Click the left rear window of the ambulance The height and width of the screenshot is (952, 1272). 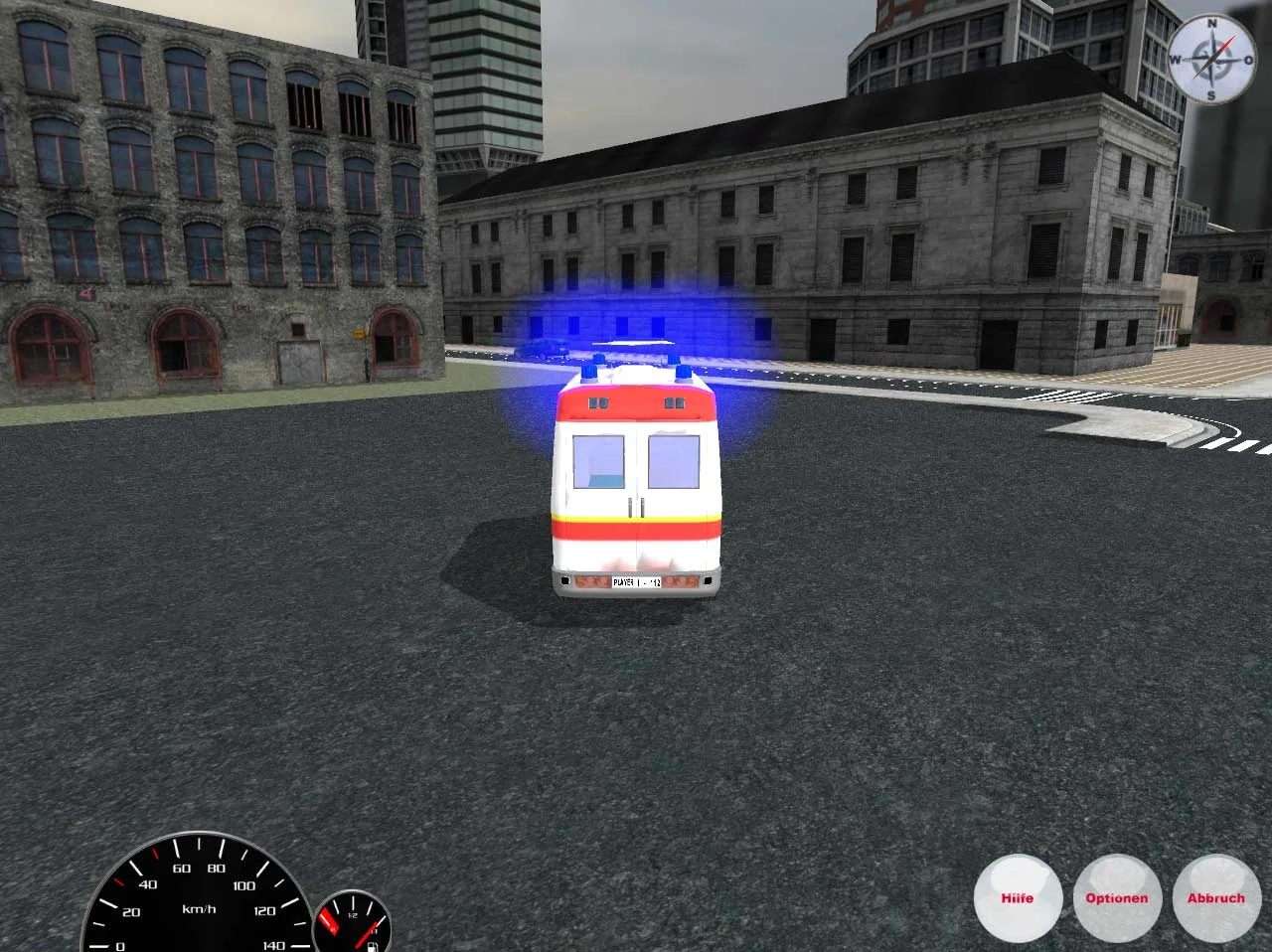(x=597, y=463)
